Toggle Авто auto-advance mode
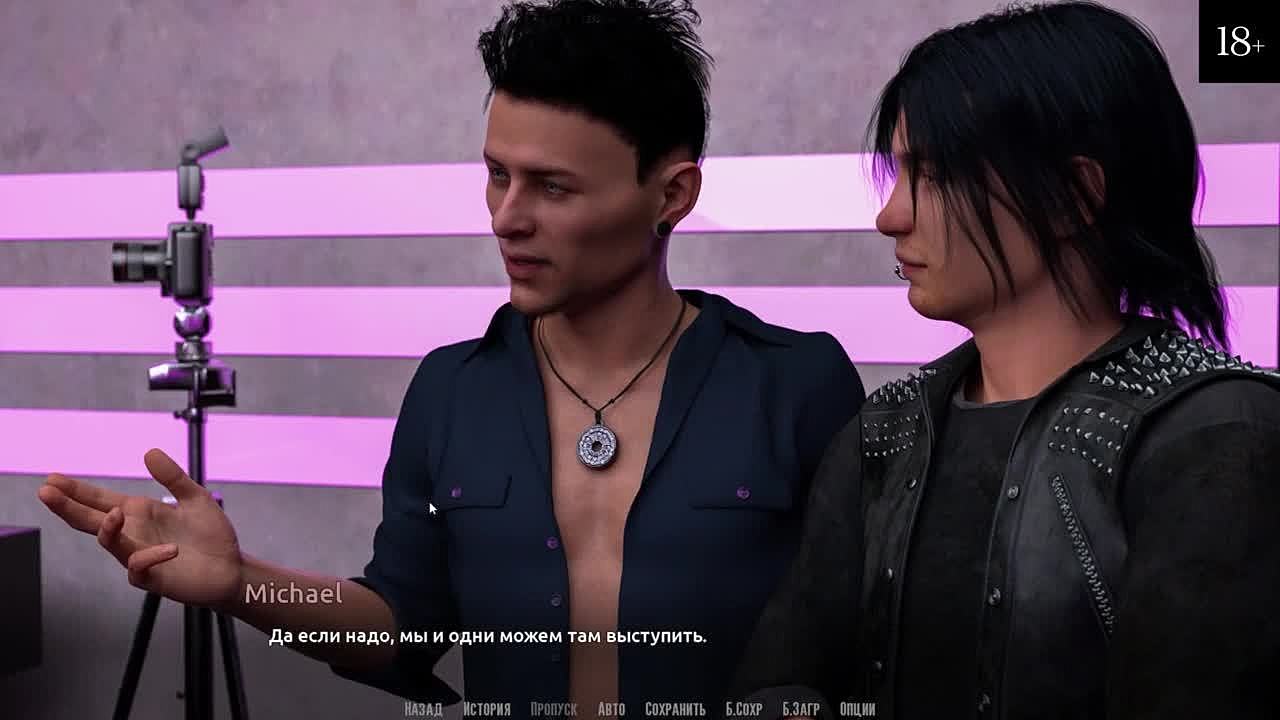Screen dimensions: 1280x720 coord(611,709)
